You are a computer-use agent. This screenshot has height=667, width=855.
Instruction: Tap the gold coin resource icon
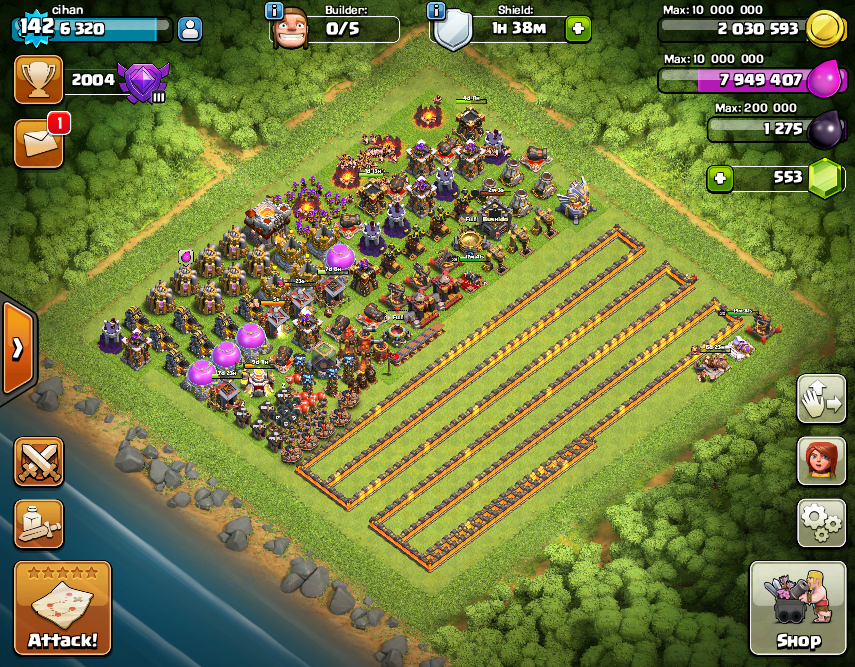click(x=824, y=27)
